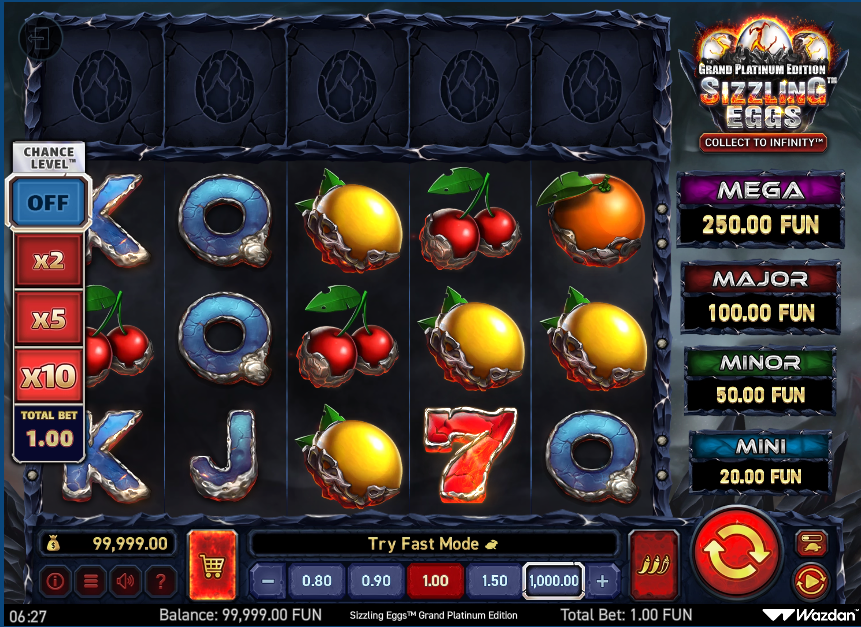Increase bet with the plus button

tap(602, 580)
